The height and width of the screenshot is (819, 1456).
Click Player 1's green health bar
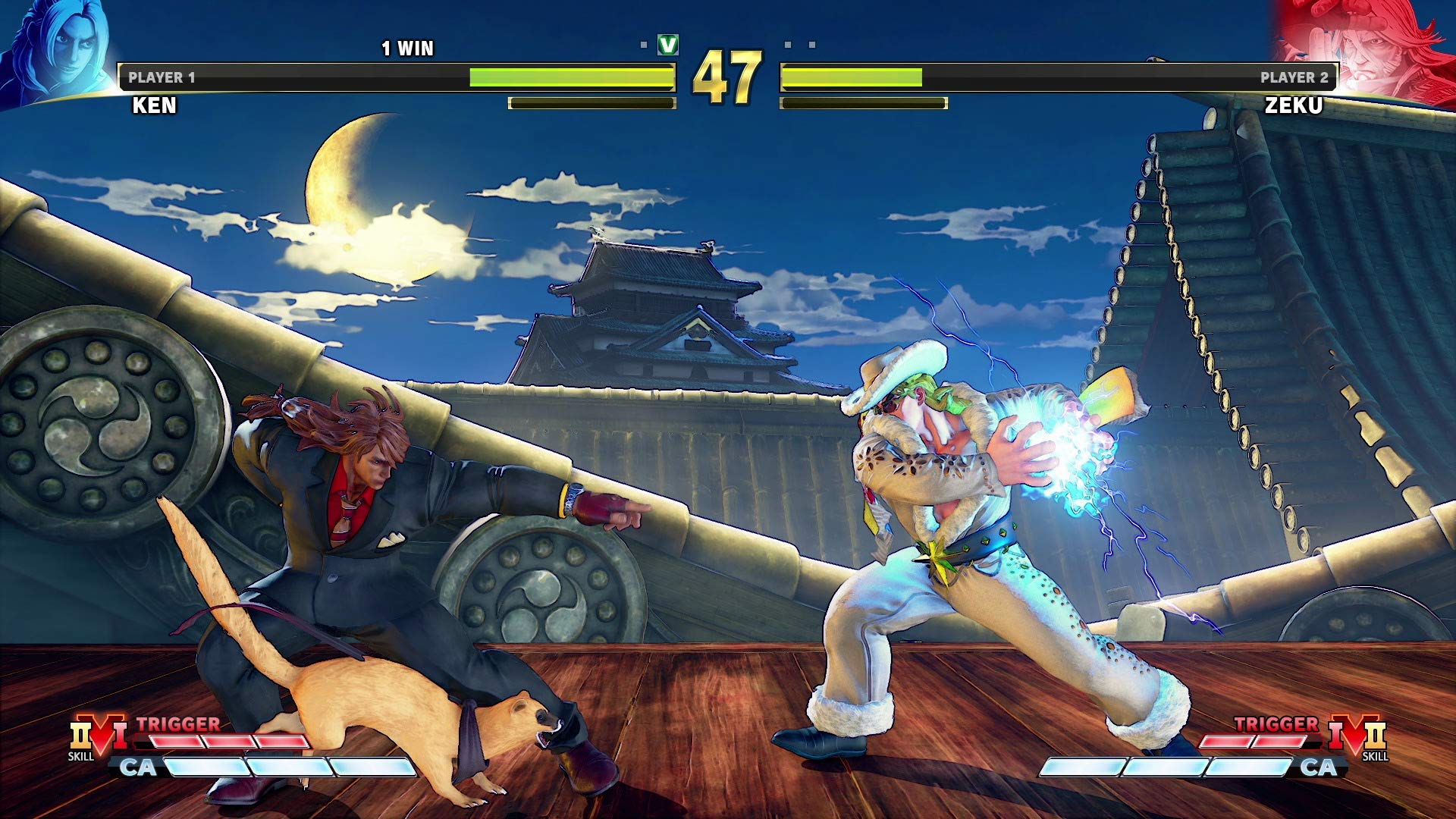coord(573,76)
